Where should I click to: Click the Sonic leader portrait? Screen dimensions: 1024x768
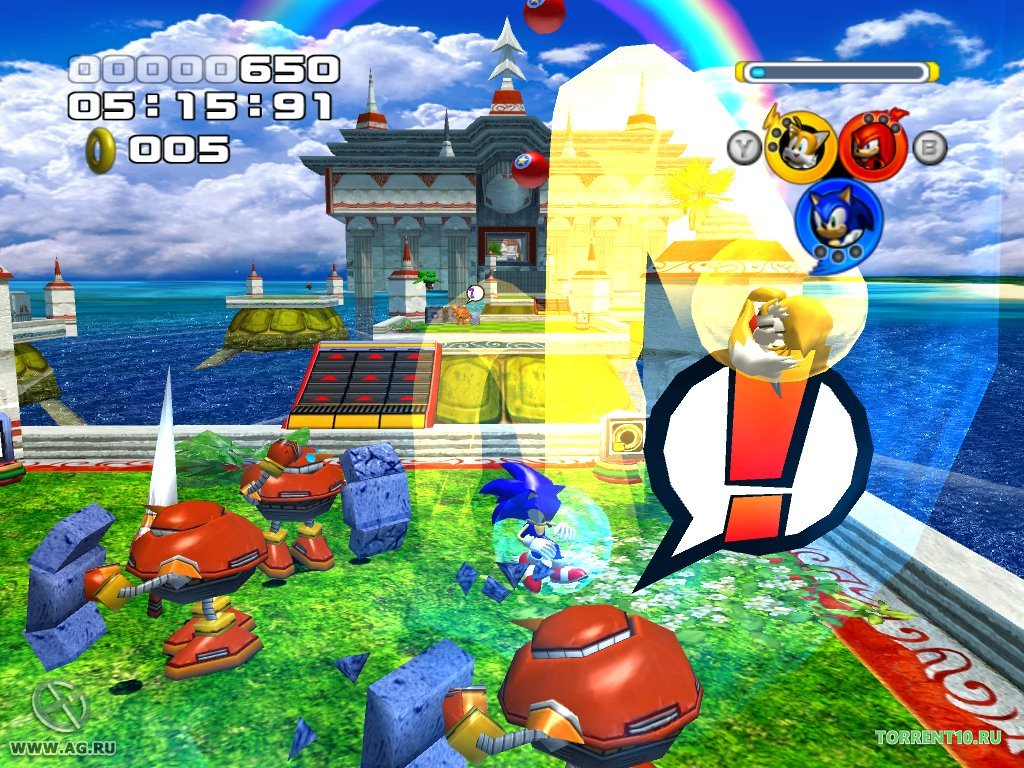coord(837,218)
